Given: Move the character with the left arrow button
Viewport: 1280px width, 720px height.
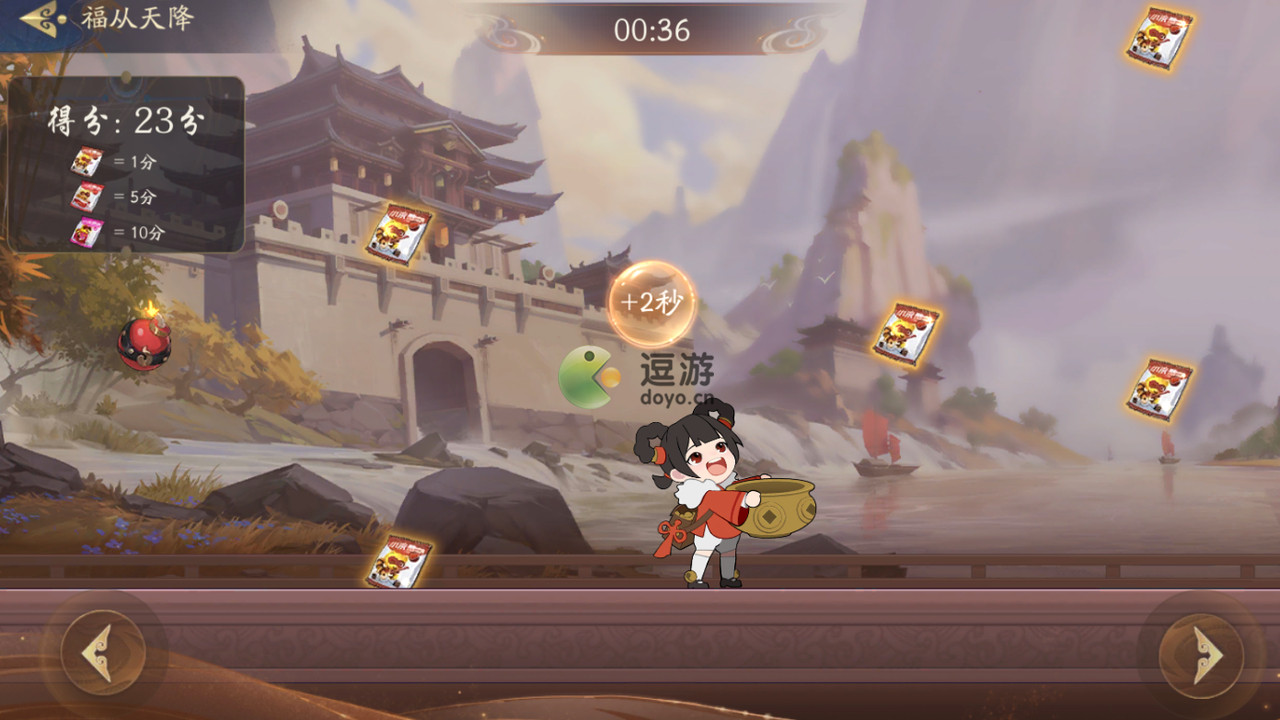Looking at the screenshot, I should click(102, 653).
